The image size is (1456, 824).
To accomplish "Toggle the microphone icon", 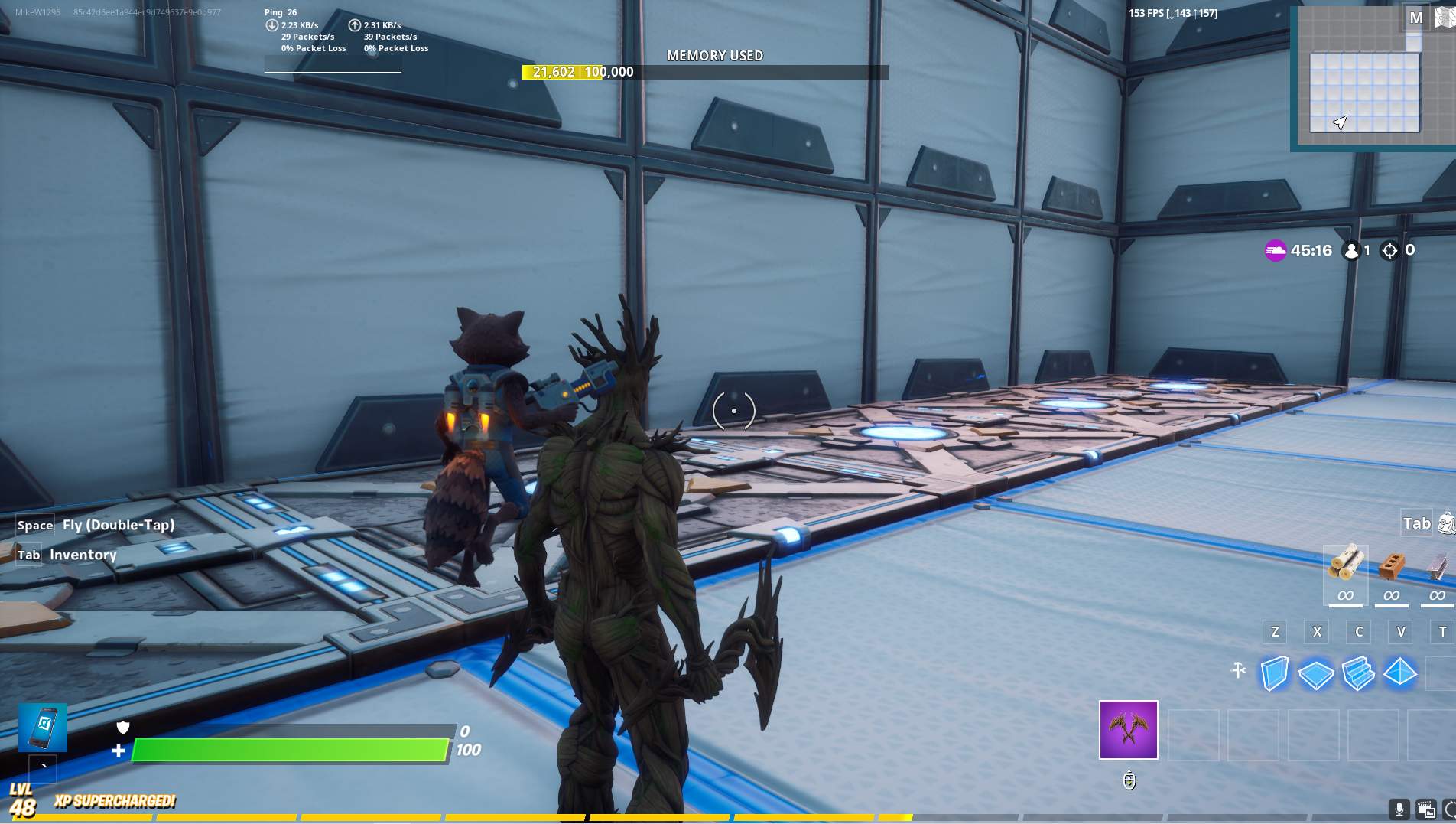I will pos(1399,809).
